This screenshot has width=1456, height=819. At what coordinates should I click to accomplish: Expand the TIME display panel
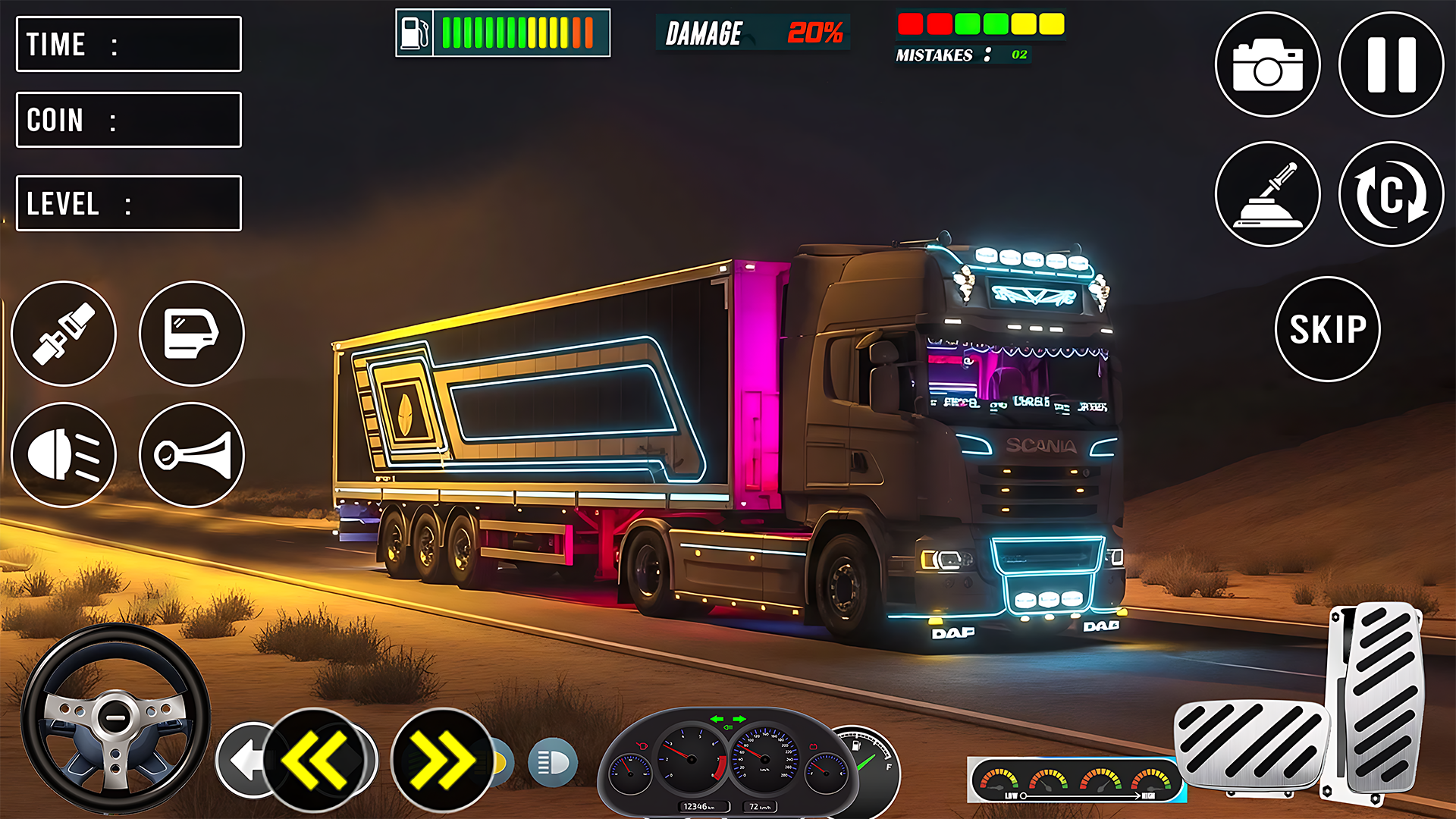pos(127,45)
